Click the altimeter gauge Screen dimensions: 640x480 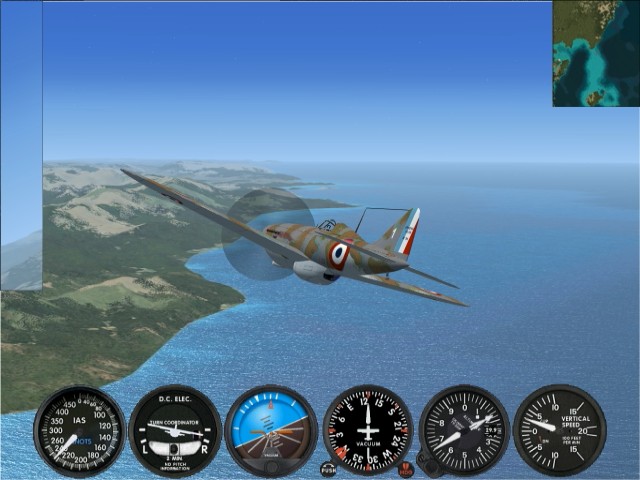[464, 430]
